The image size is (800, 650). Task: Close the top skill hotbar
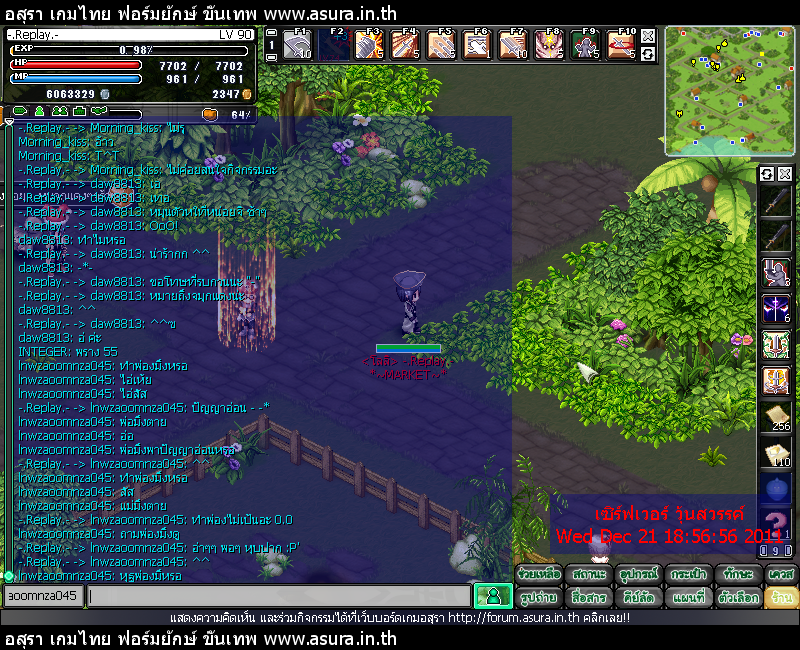point(648,36)
